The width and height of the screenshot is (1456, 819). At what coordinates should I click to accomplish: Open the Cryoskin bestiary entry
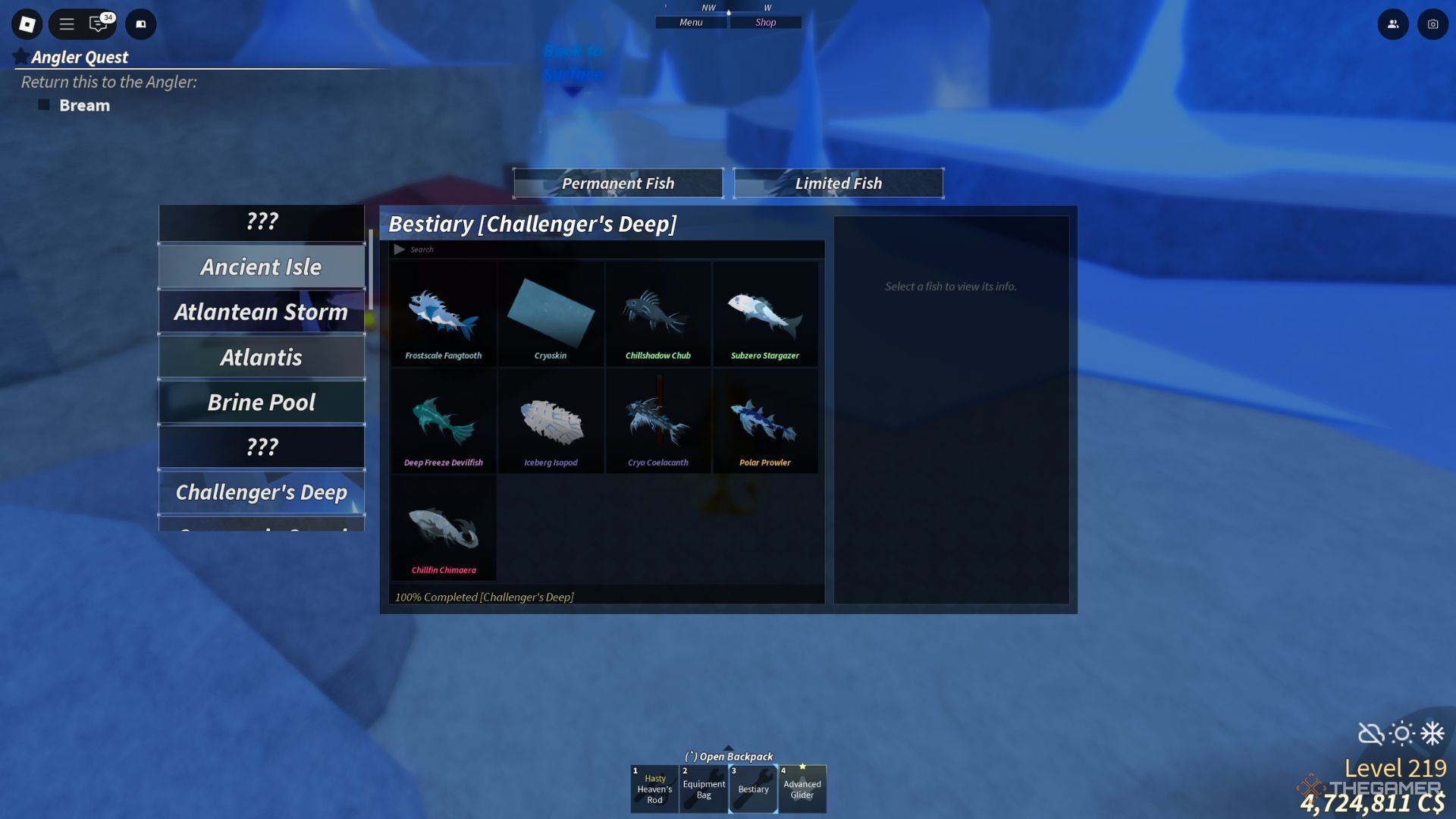[x=551, y=313]
